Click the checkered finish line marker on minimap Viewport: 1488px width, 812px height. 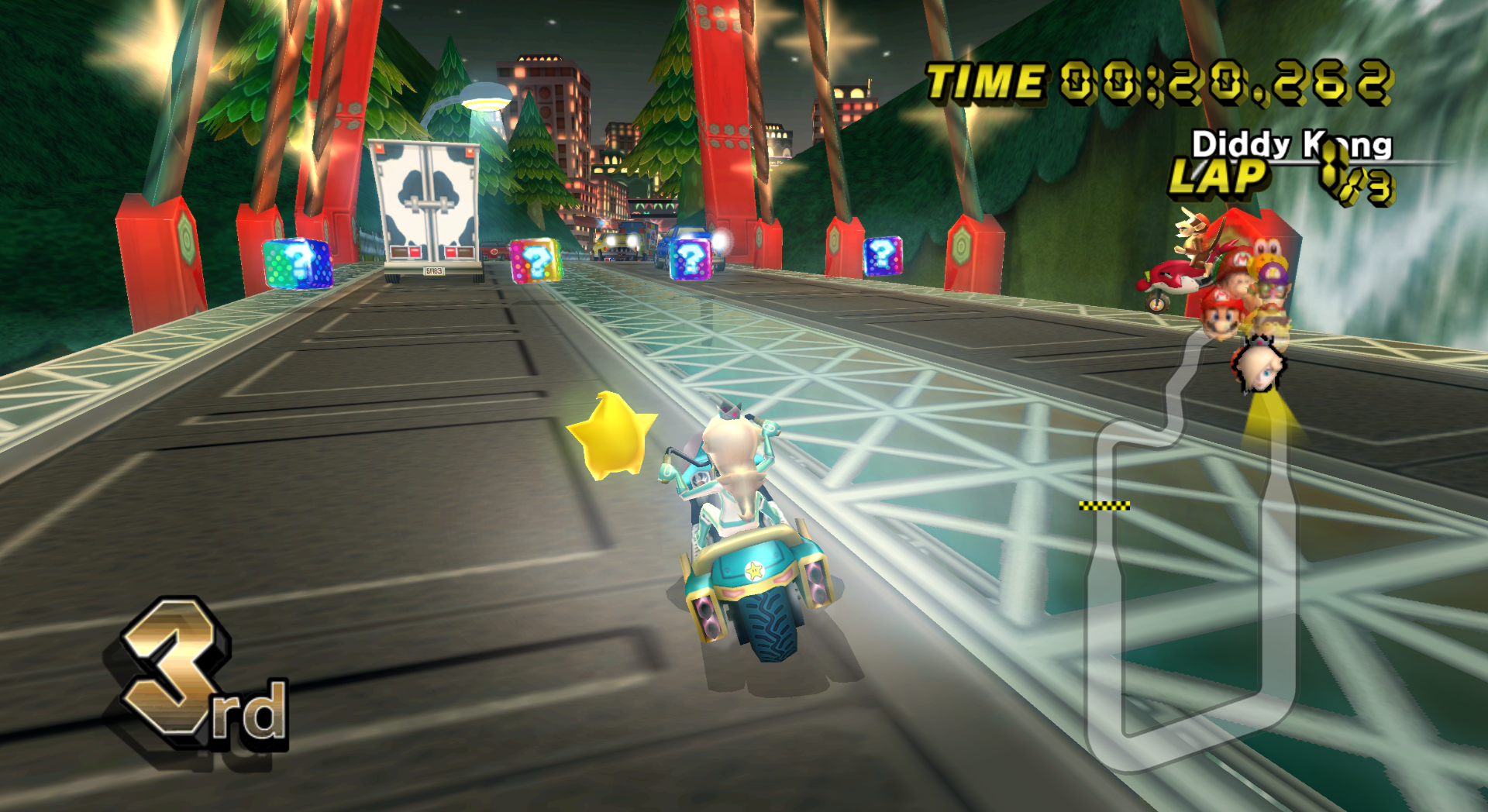coord(1104,506)
